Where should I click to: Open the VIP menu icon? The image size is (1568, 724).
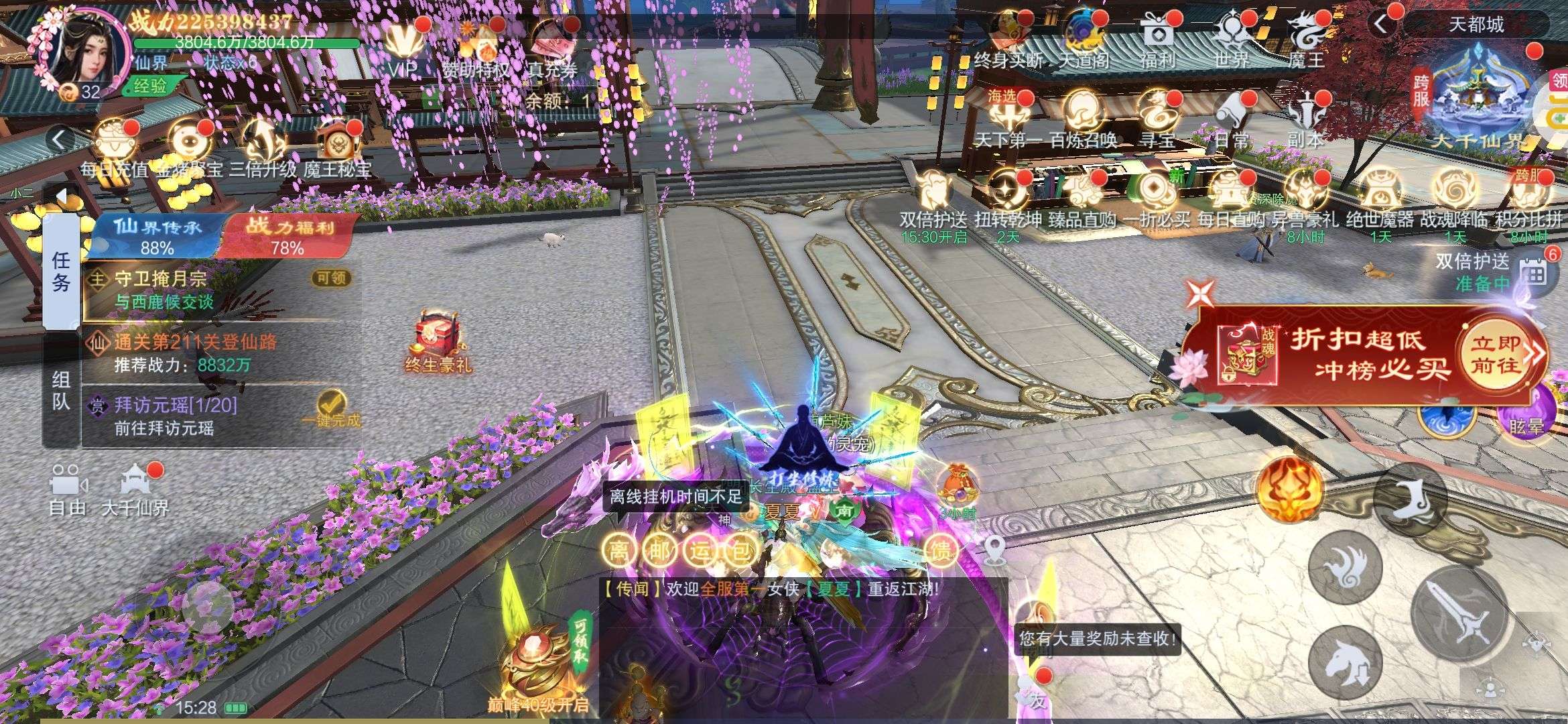[403, 46]
